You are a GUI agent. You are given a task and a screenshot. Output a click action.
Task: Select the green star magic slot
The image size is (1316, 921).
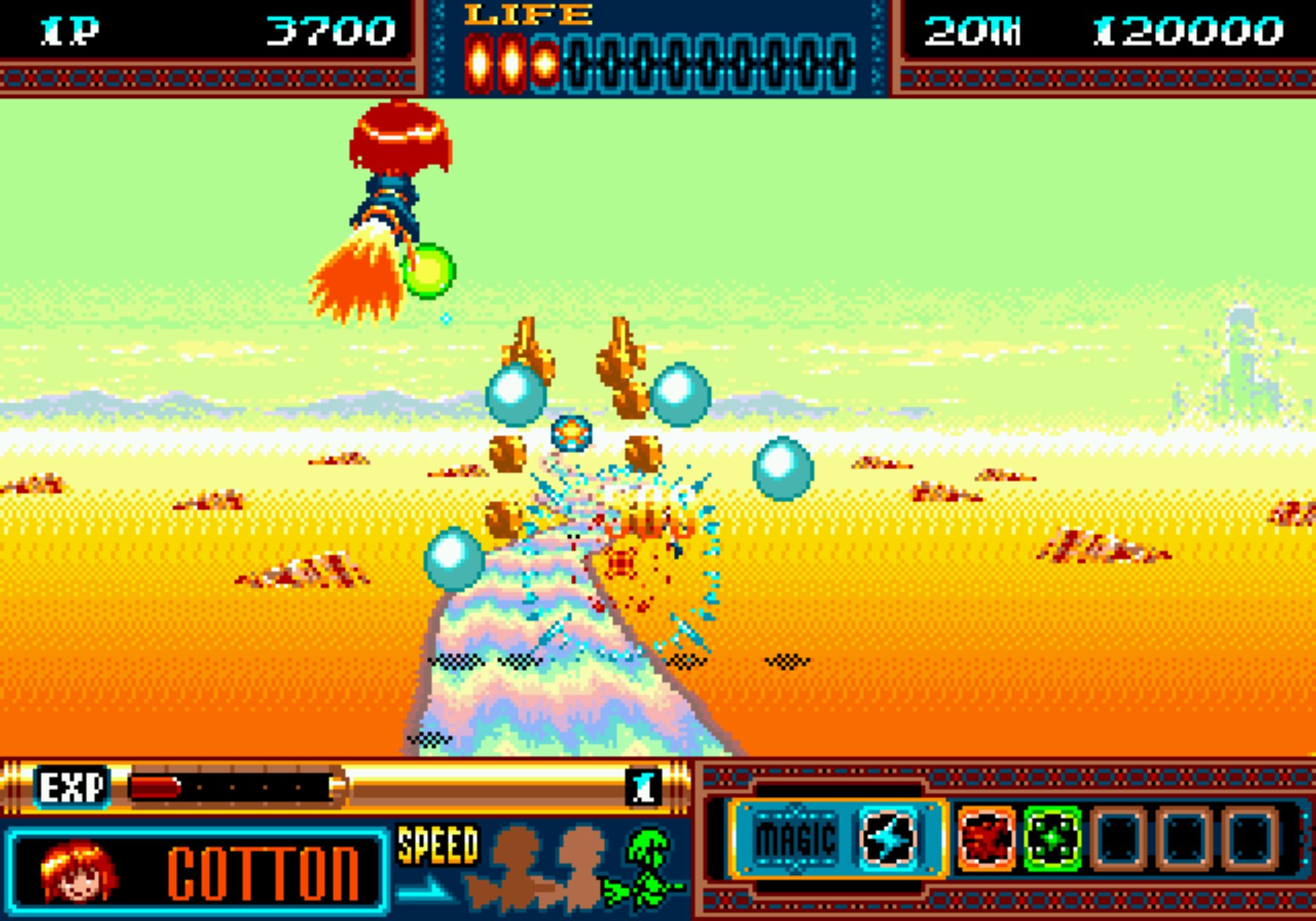pos(1052,837)
